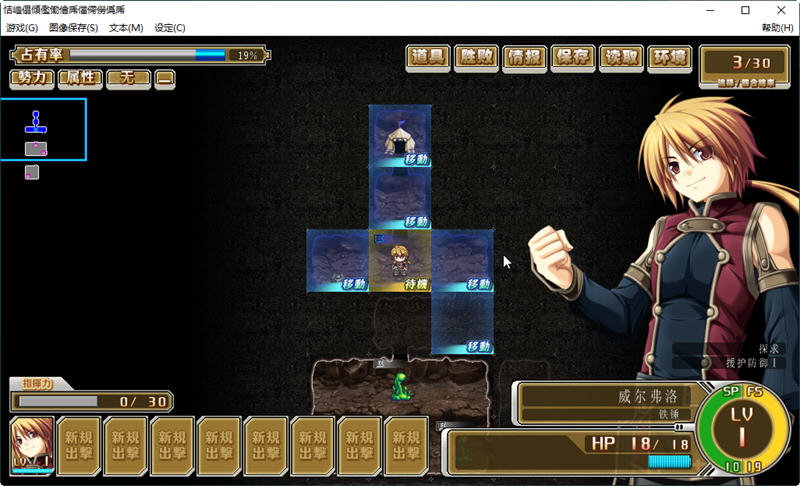Move to the tent tile marked 移動
The width and height of the screenshot is (800, 486).
pyautogui.click(x=400, y=136)
